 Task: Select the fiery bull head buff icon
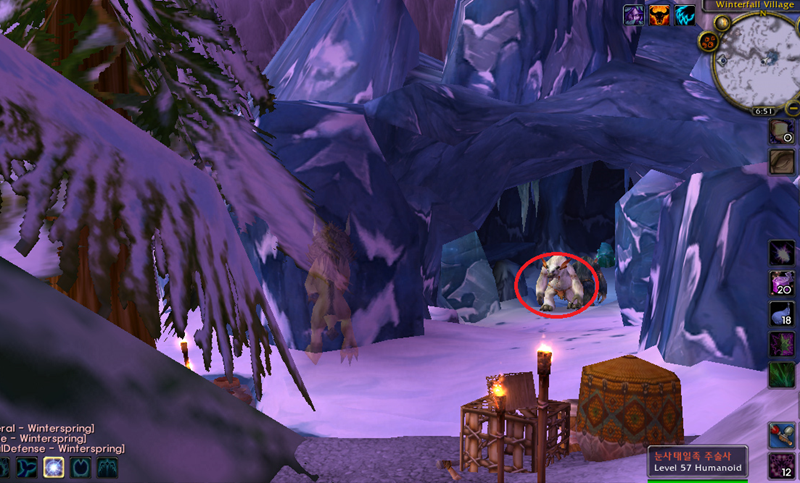point(660,14)
